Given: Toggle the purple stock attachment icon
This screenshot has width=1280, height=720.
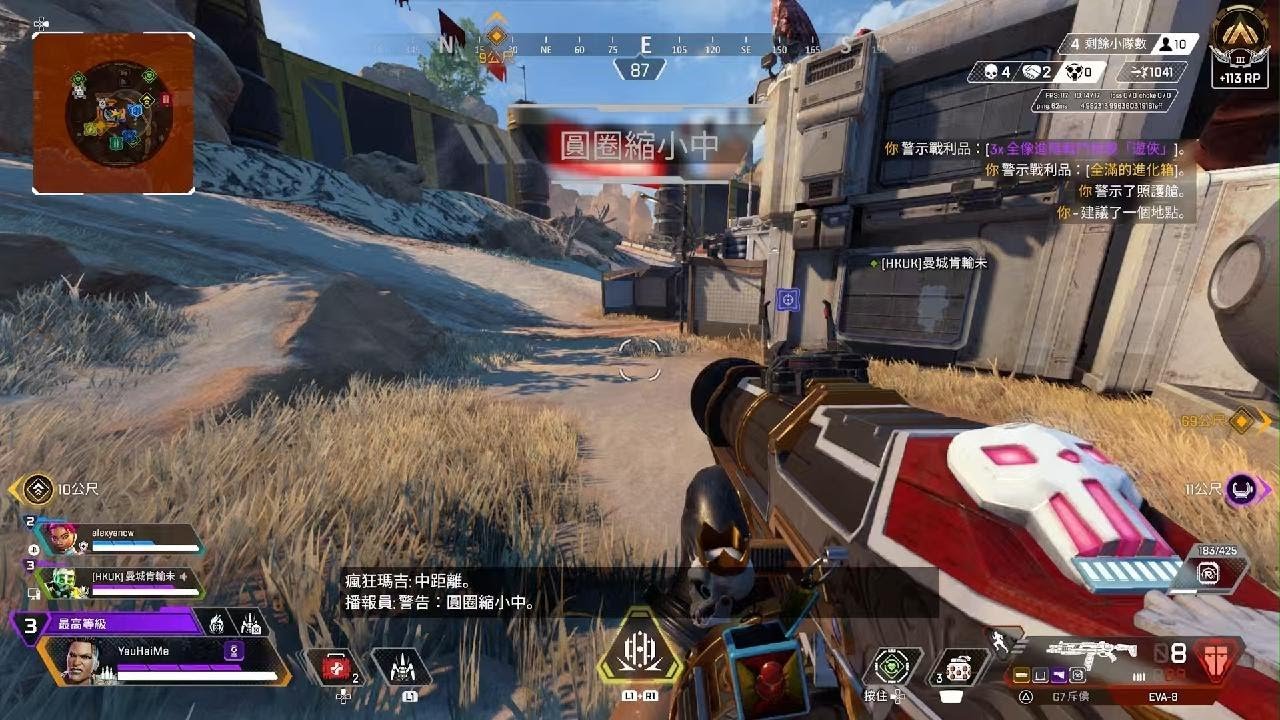Looking at the screenshot, I should click(x=1059, y=675).
